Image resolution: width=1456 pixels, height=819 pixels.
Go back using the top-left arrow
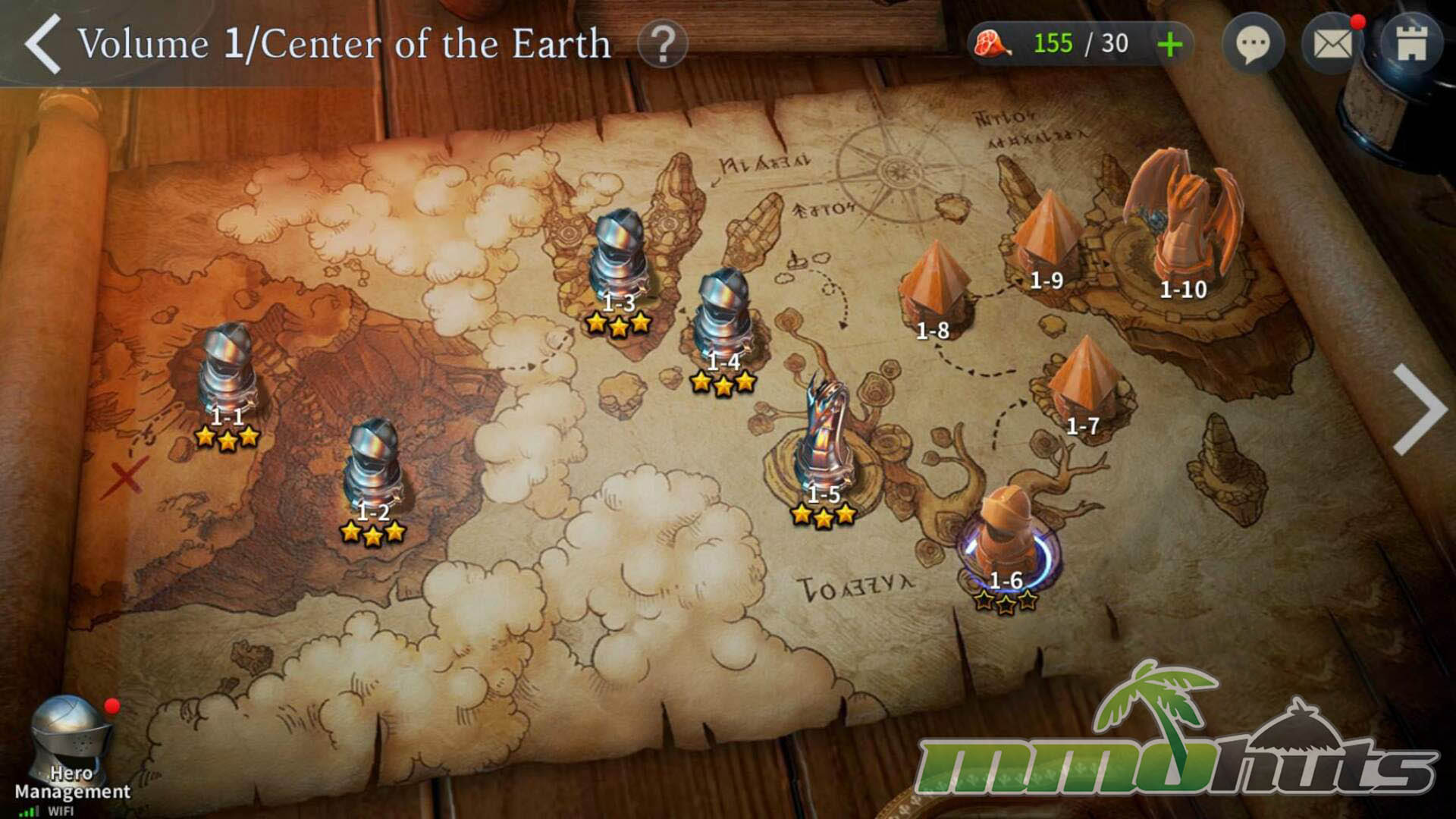(x=43, y=45)
